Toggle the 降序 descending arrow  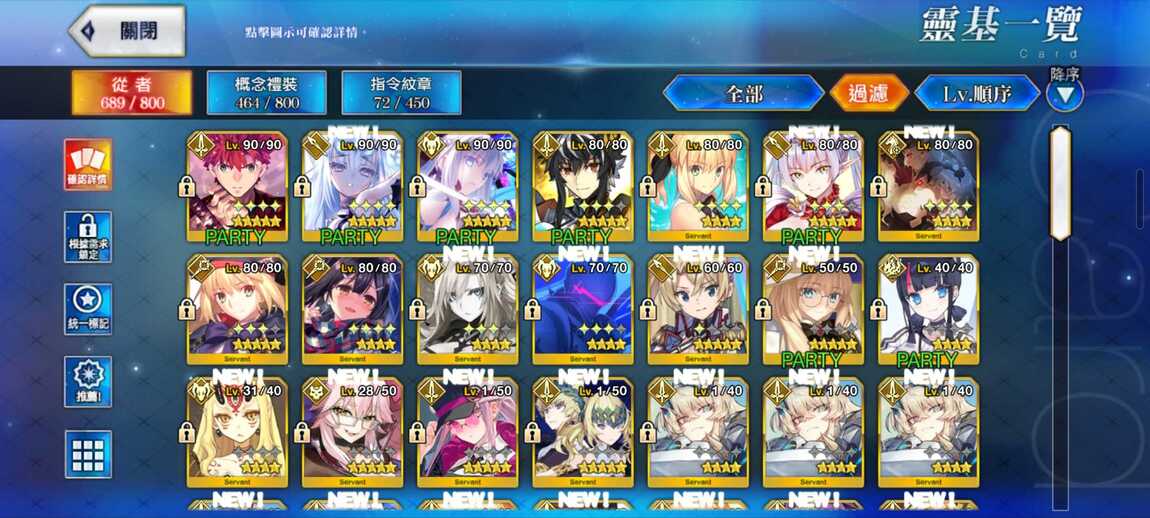click(x=1064, y=94)
